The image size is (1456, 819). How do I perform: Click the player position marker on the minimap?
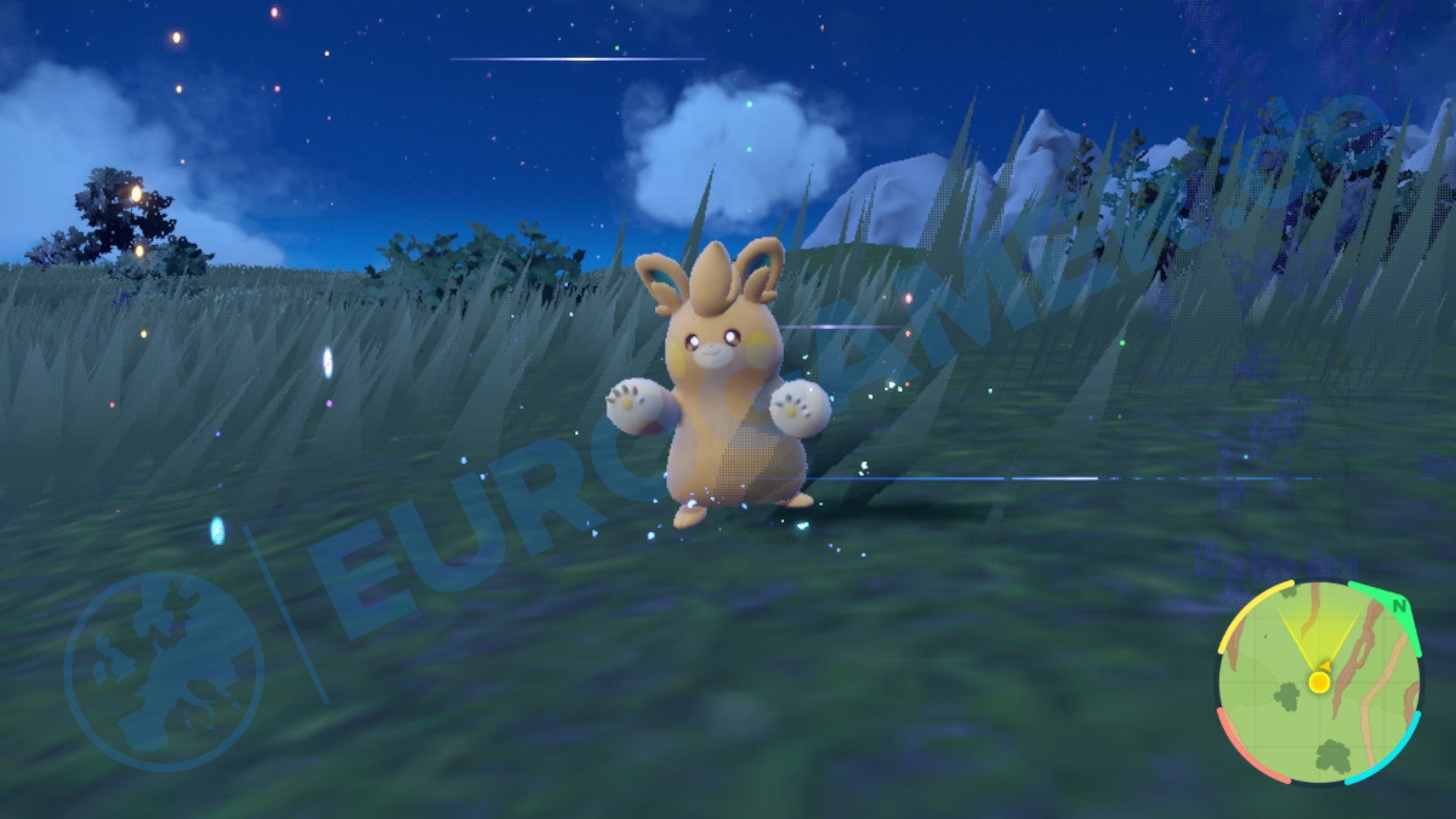click(x=1319, y=682)
